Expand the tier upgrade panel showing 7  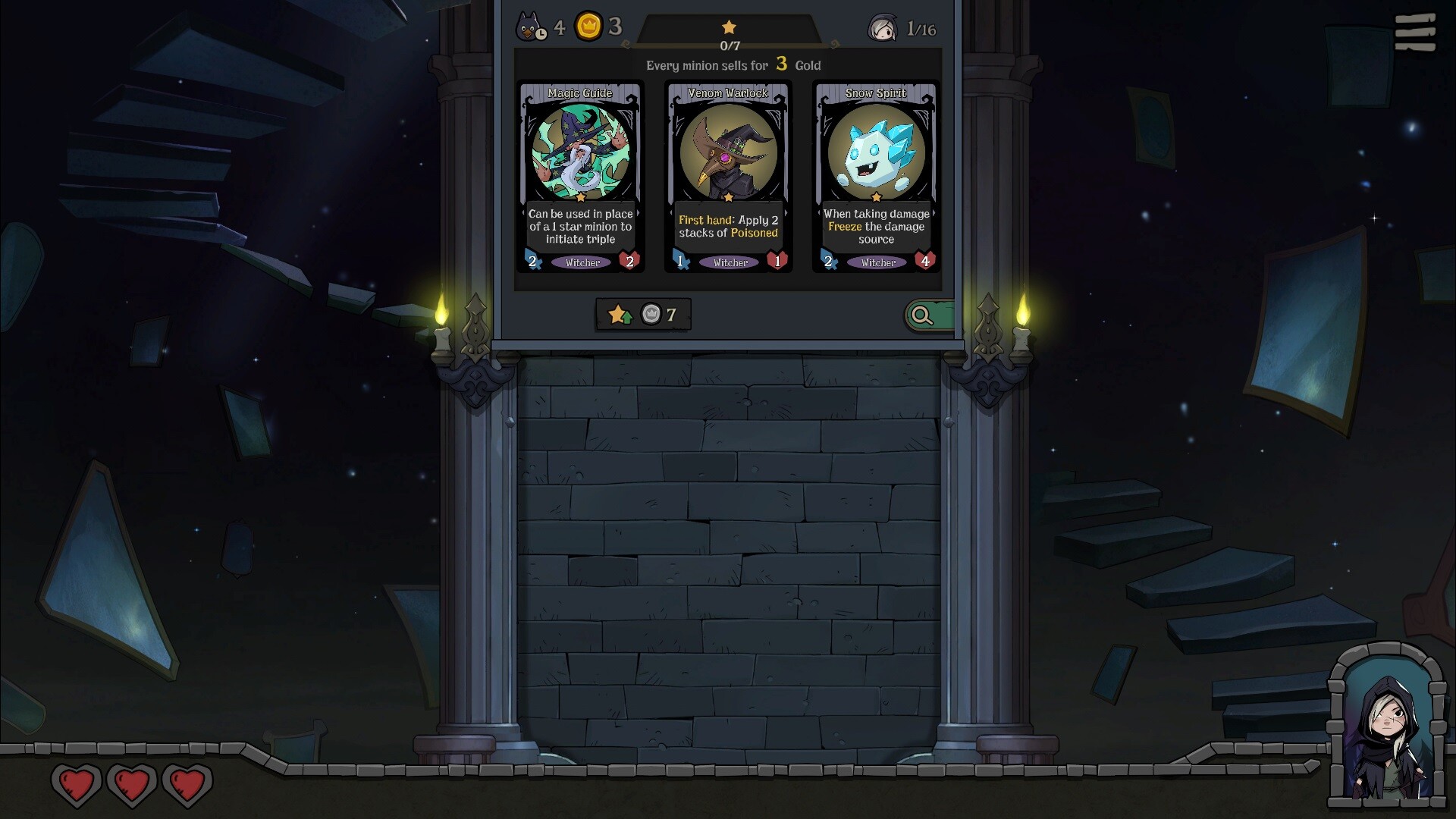pos(642,315)
